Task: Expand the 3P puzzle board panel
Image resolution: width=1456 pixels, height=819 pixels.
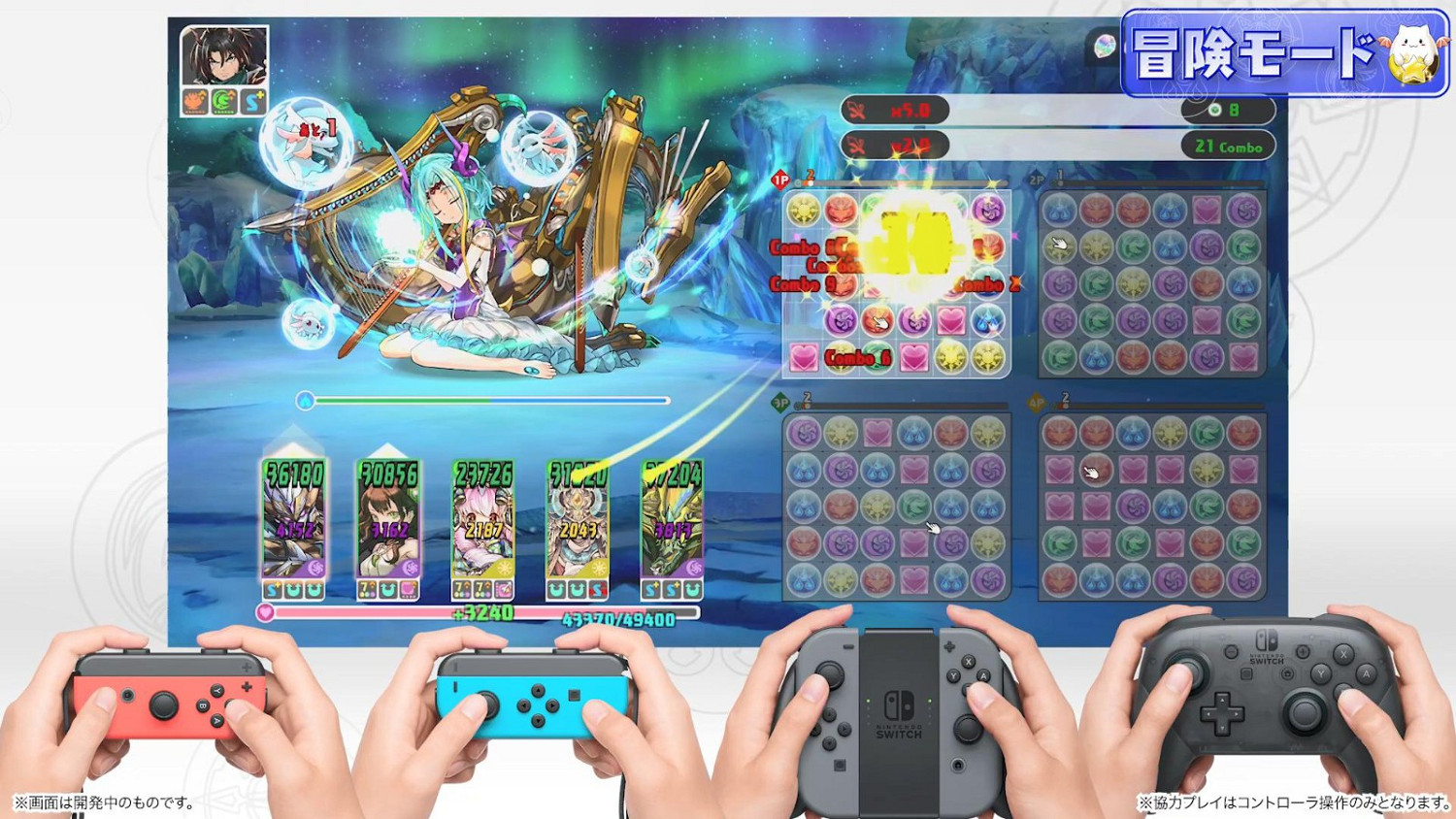Action: pyautogui.click(x=895, y=505)
